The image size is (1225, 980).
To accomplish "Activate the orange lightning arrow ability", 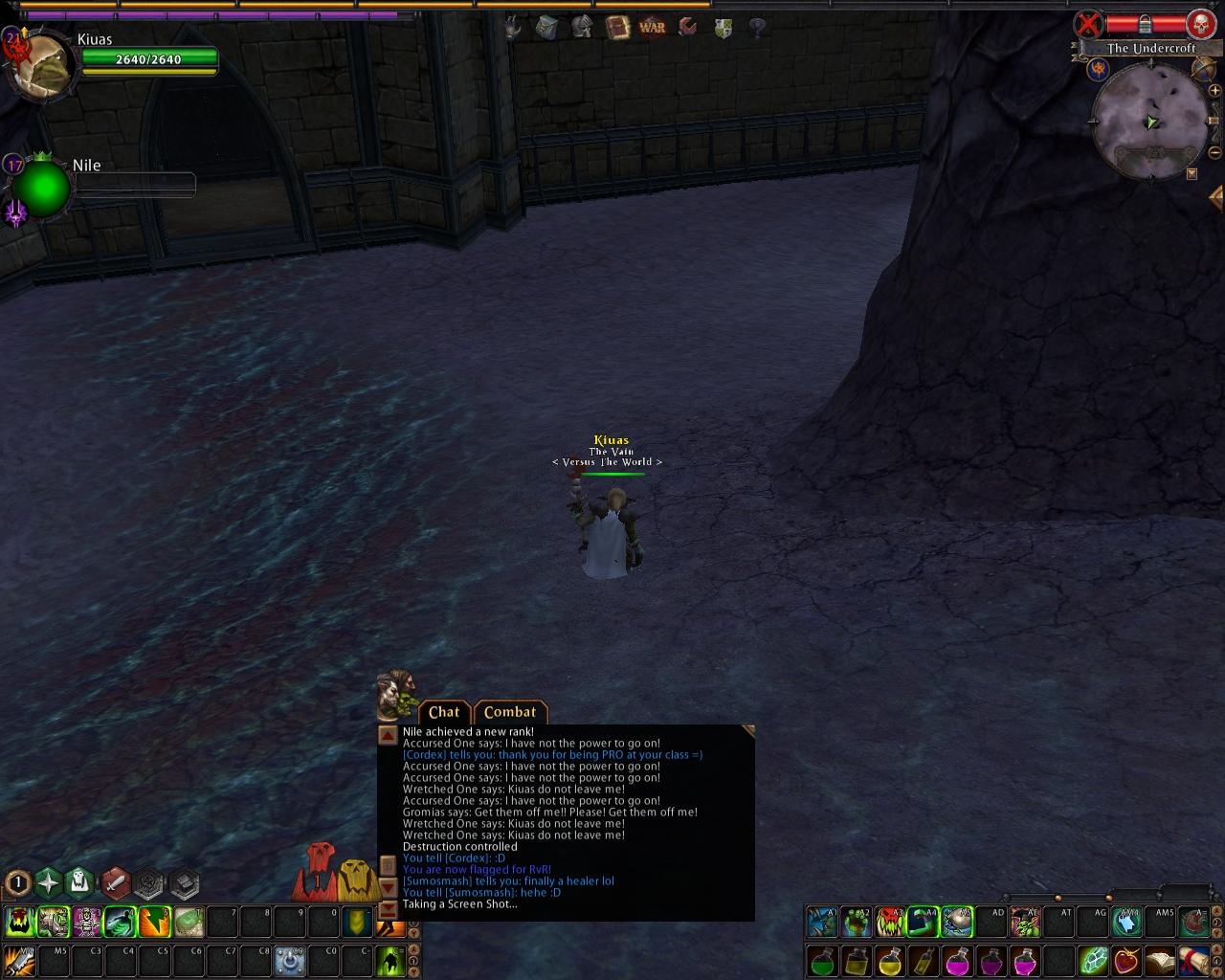I will pos(153,922).
